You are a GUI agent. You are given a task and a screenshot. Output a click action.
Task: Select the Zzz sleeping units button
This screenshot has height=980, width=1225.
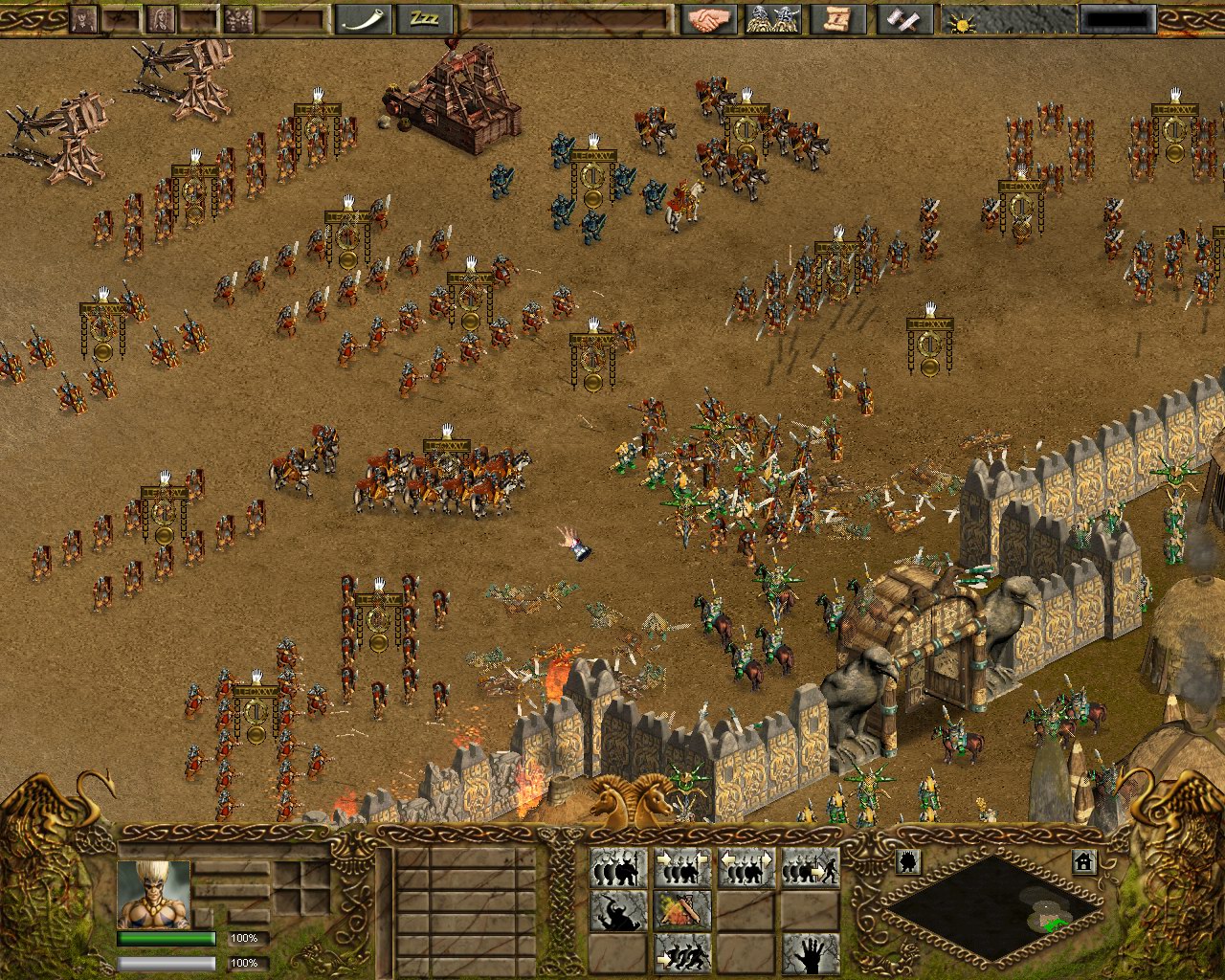pyautogui.click(x=423, y=19)
